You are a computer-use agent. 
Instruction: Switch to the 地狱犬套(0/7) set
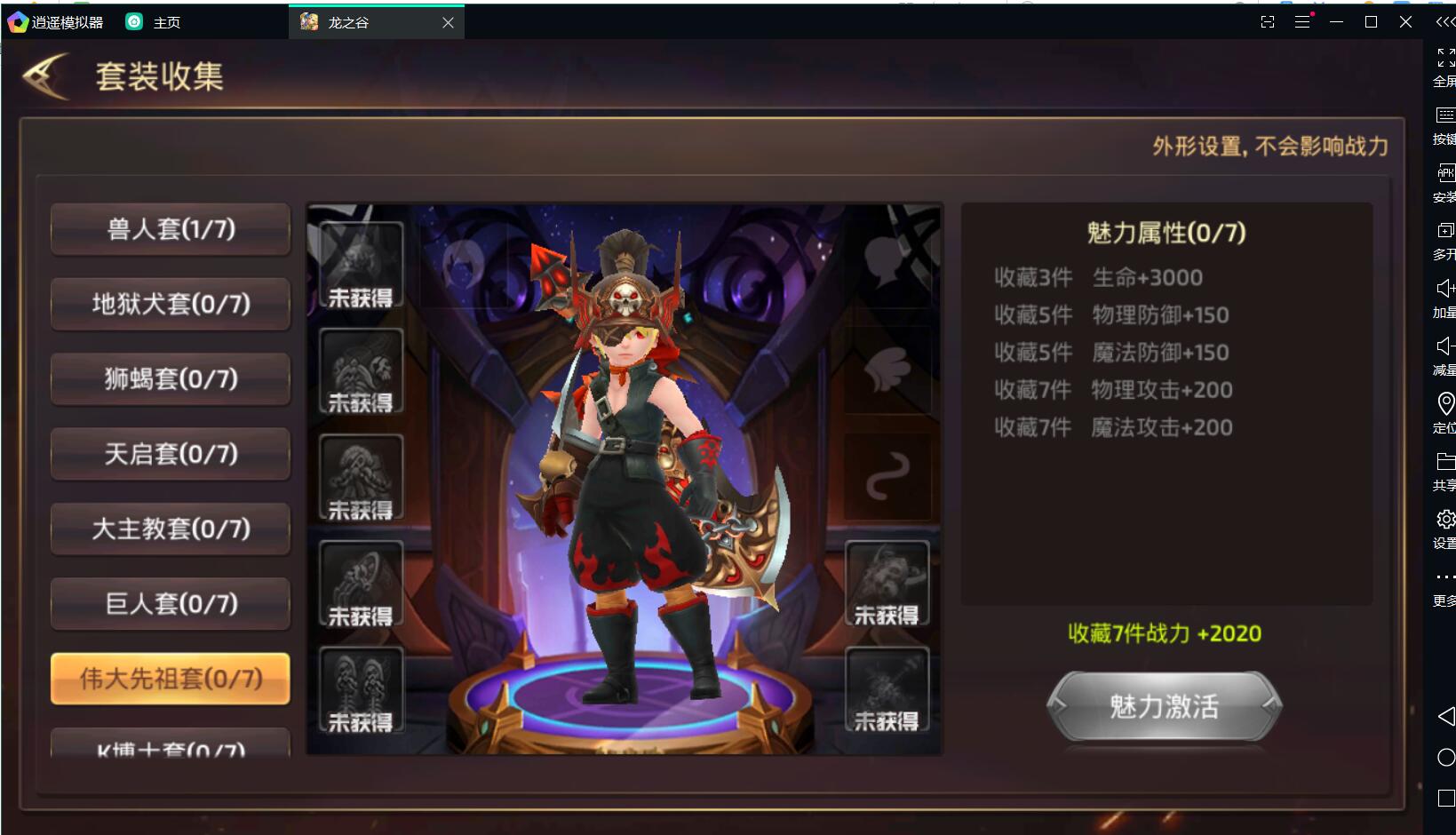(171, 304)
